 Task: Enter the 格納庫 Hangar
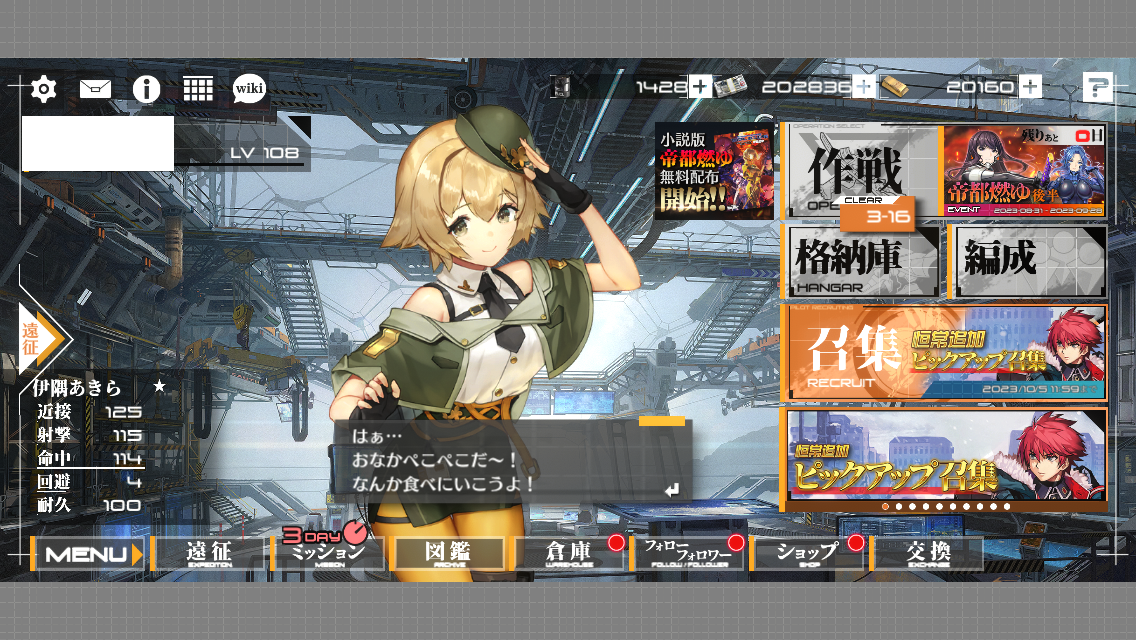point(860,262)
